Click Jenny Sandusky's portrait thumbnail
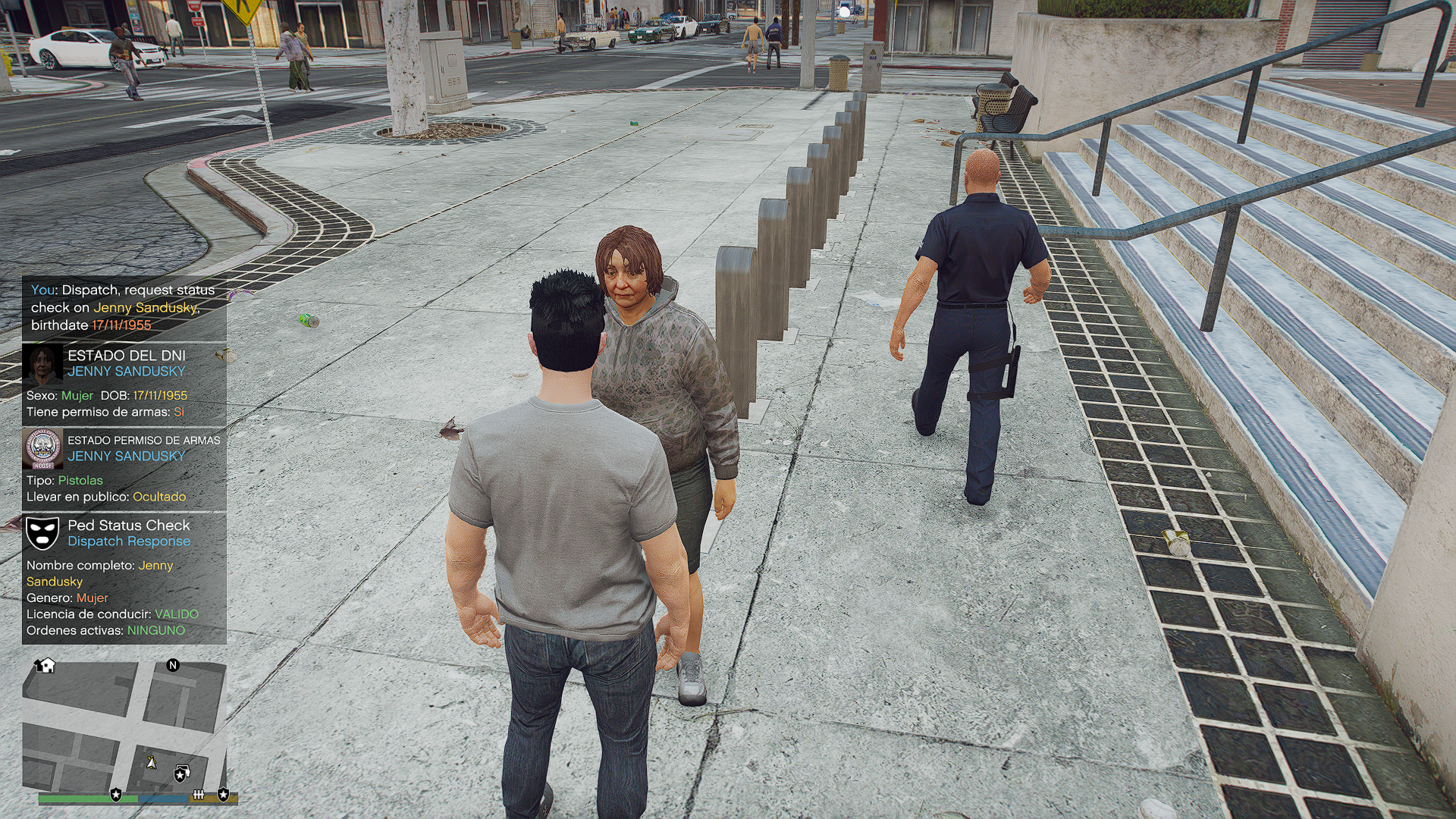The width and height of the screenshot is (1456, 819). (42, 363)
